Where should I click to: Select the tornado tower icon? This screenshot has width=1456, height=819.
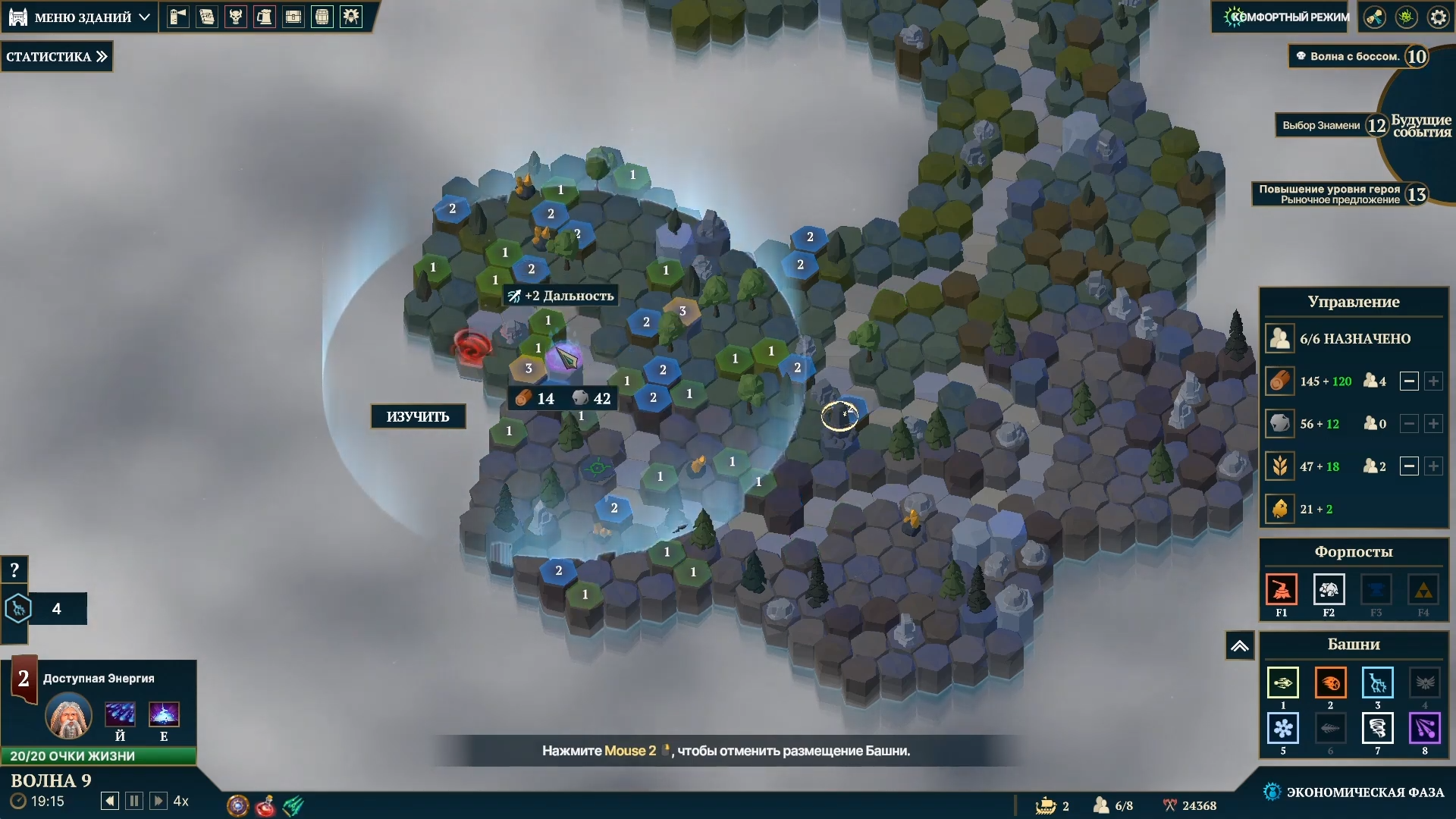pyautogui.click(x=1377, y=729)
